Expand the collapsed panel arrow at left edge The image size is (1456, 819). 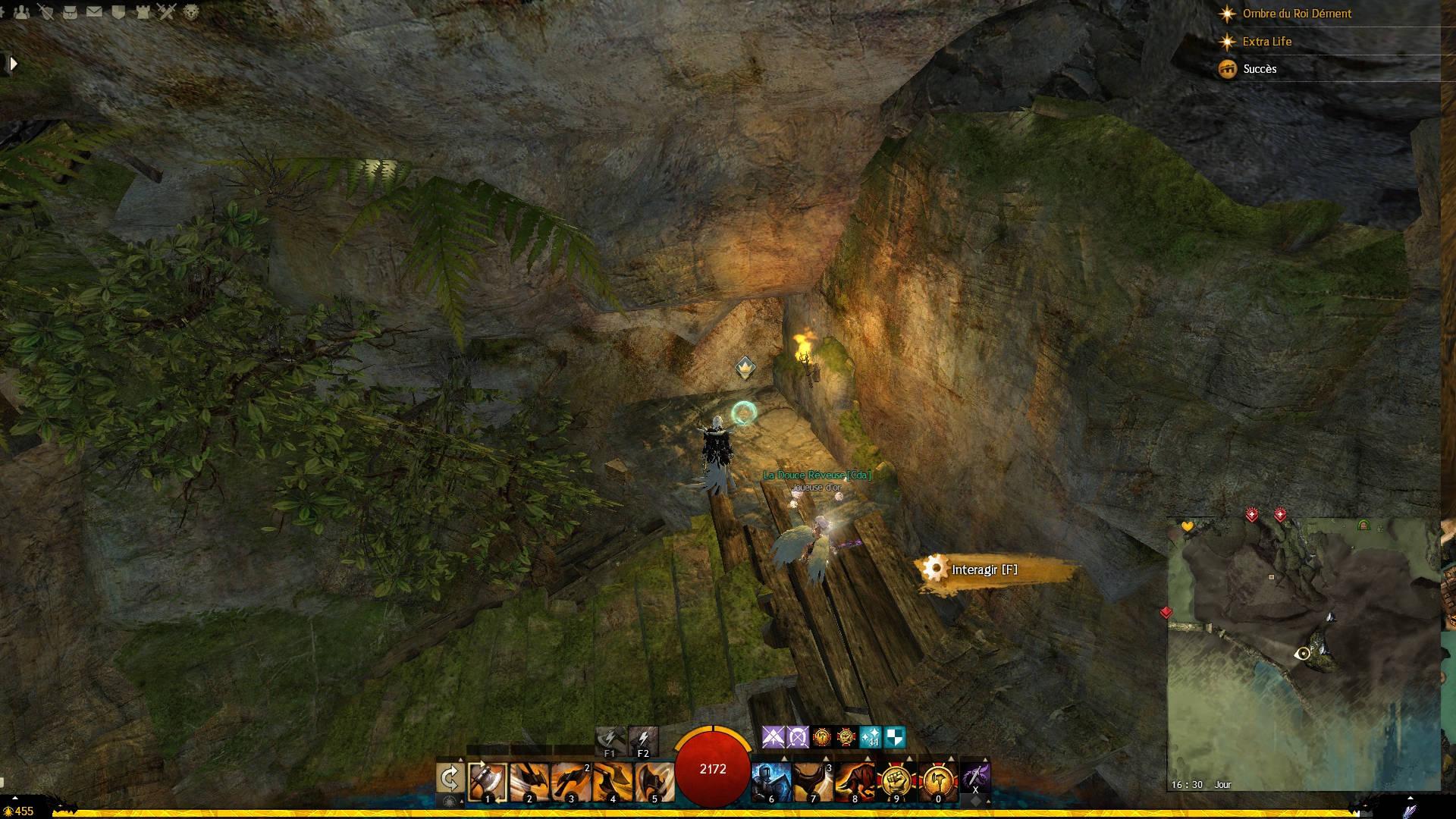pyautogui.click(x=13, y=64)
